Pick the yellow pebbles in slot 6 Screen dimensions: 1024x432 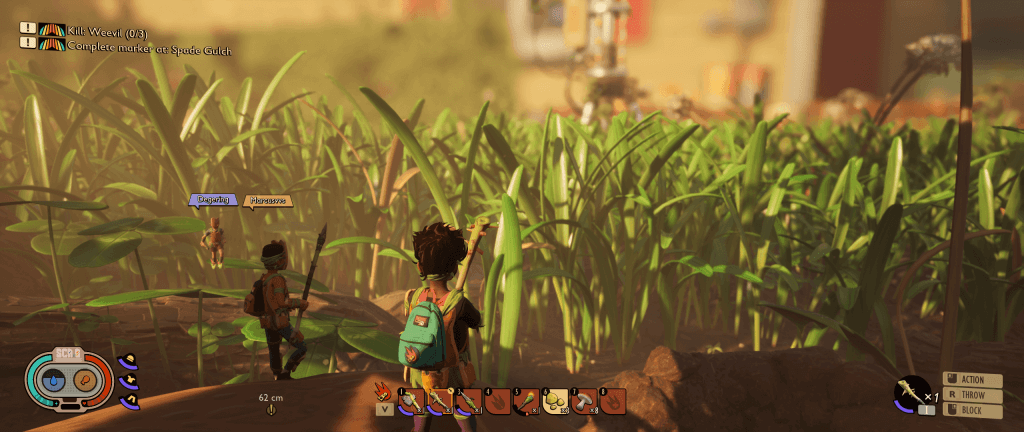[x=555, y=401]
